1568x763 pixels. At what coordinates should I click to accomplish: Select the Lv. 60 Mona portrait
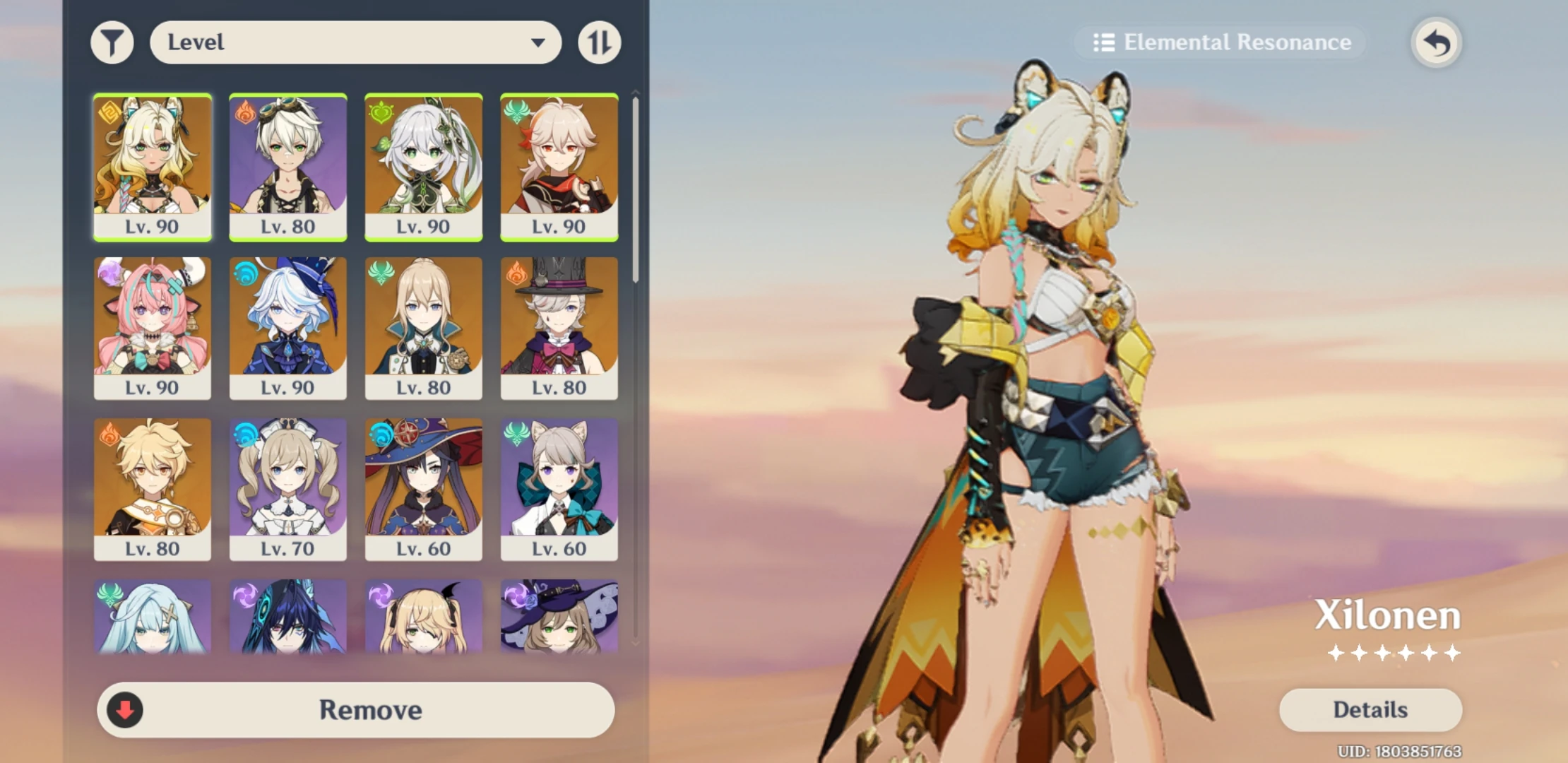[423, 487]
